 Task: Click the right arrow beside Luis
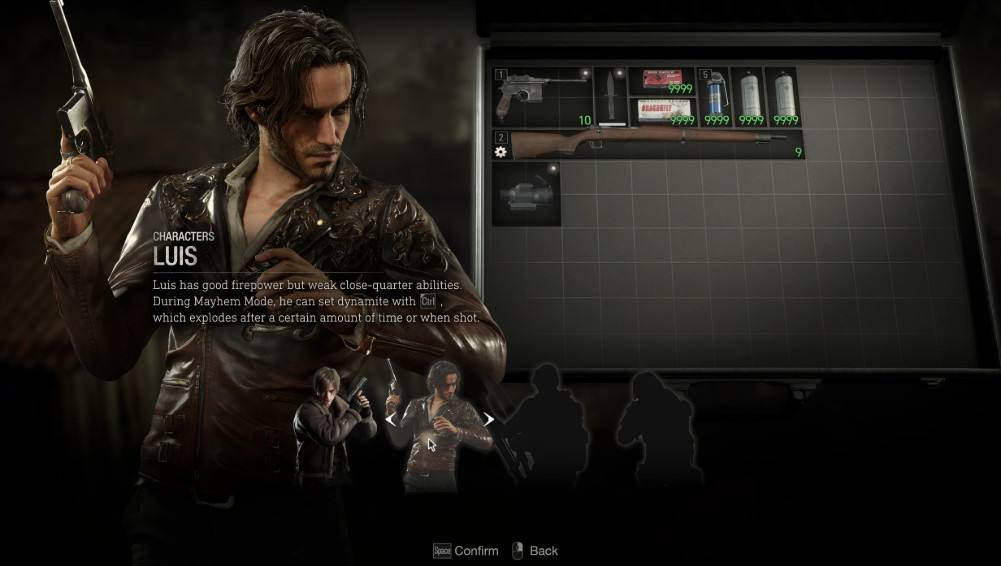(x=489, y=420)
